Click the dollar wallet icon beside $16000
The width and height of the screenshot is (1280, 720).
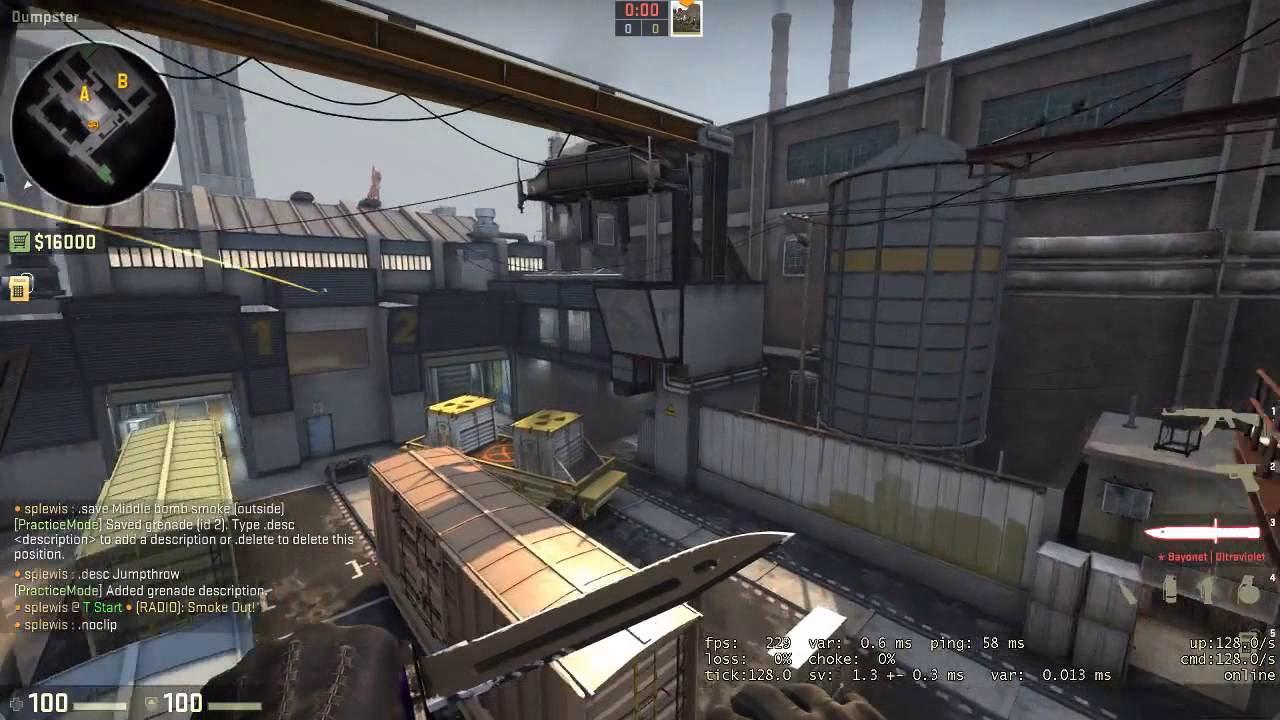tap(18, 241)
